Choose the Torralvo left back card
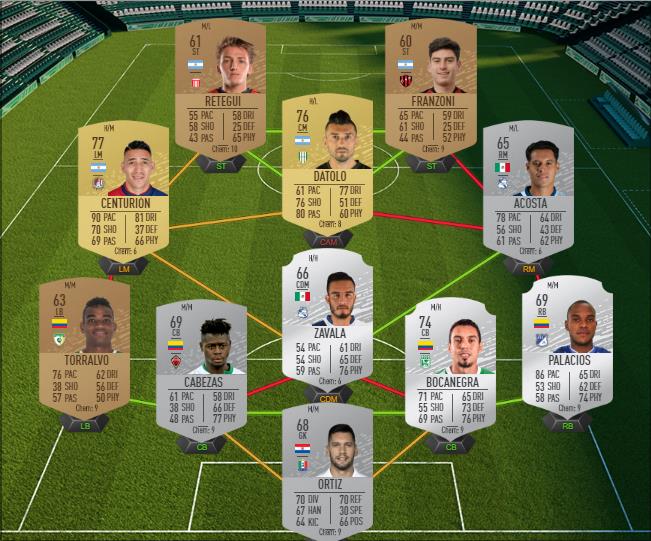The width and height of the screenshot is (651, 541). pyautogui.click(x=84, y=345)
